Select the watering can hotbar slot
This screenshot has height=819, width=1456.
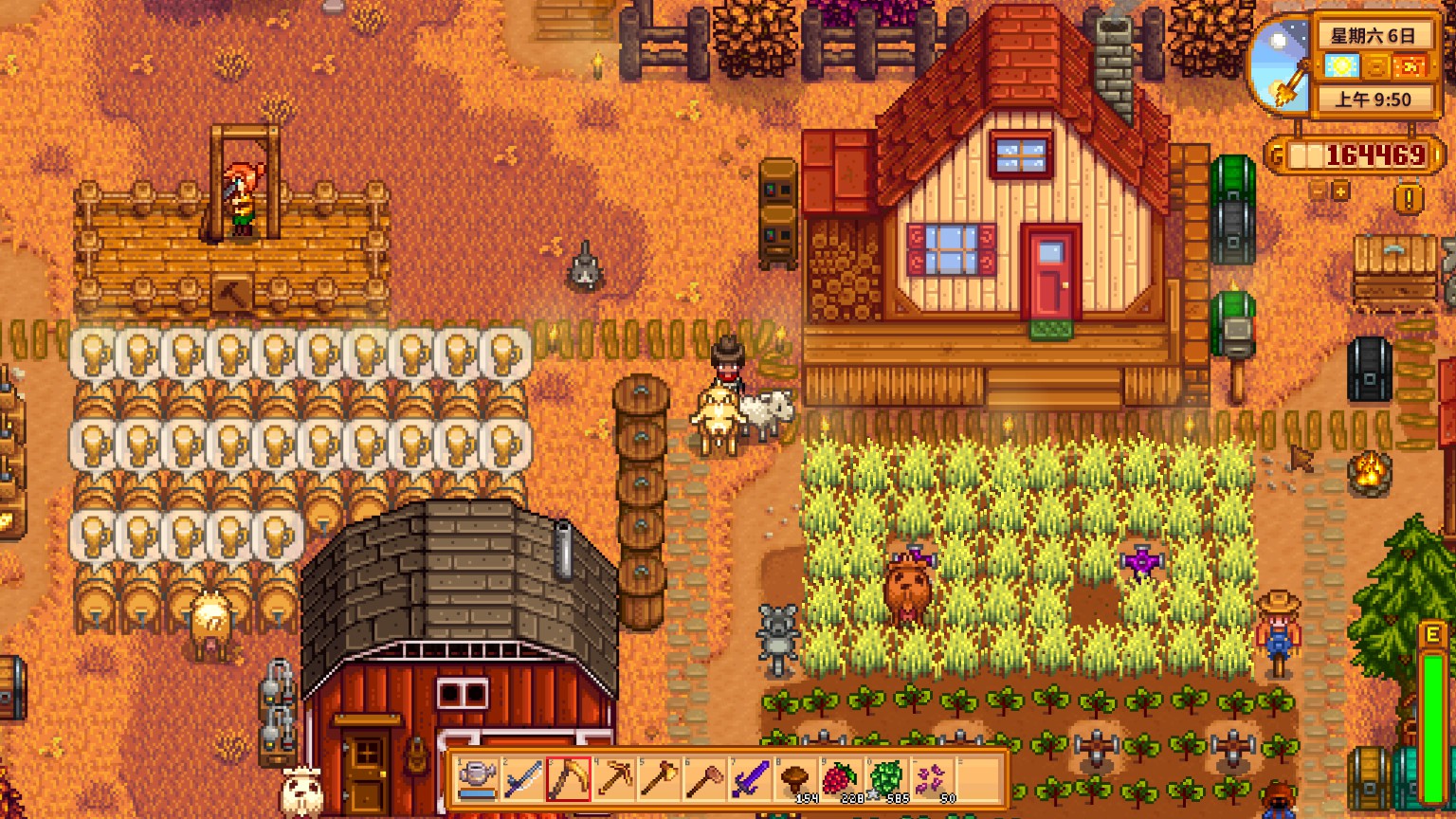(x=477, y=779)
